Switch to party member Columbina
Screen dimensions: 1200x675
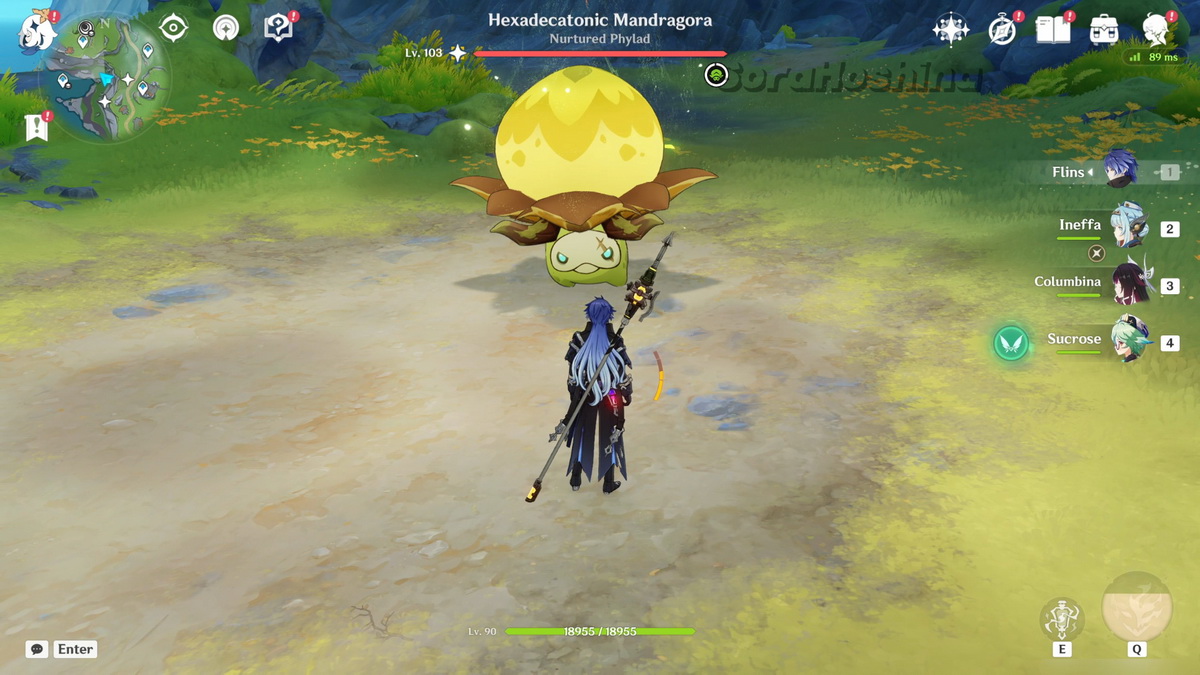(1130, 285)
